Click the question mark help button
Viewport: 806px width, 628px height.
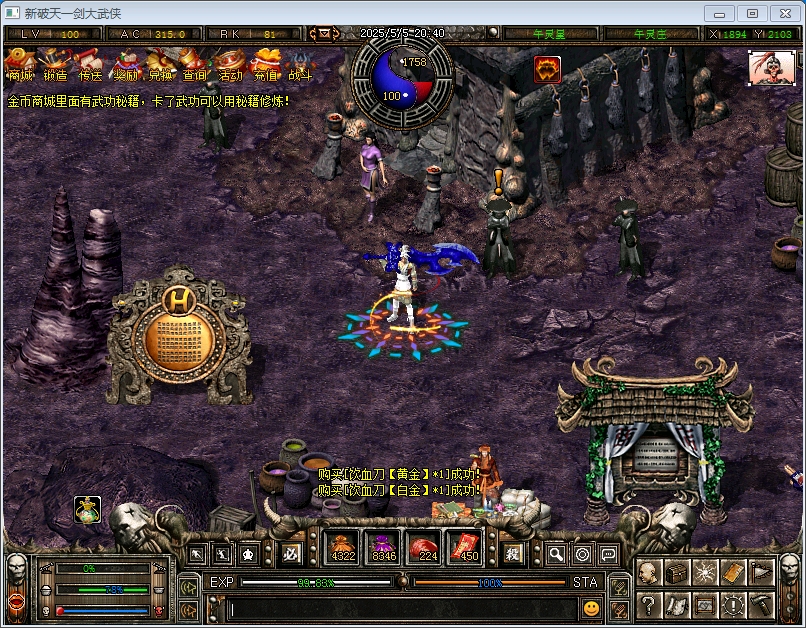pyautogui.click(x=649, y=604)
